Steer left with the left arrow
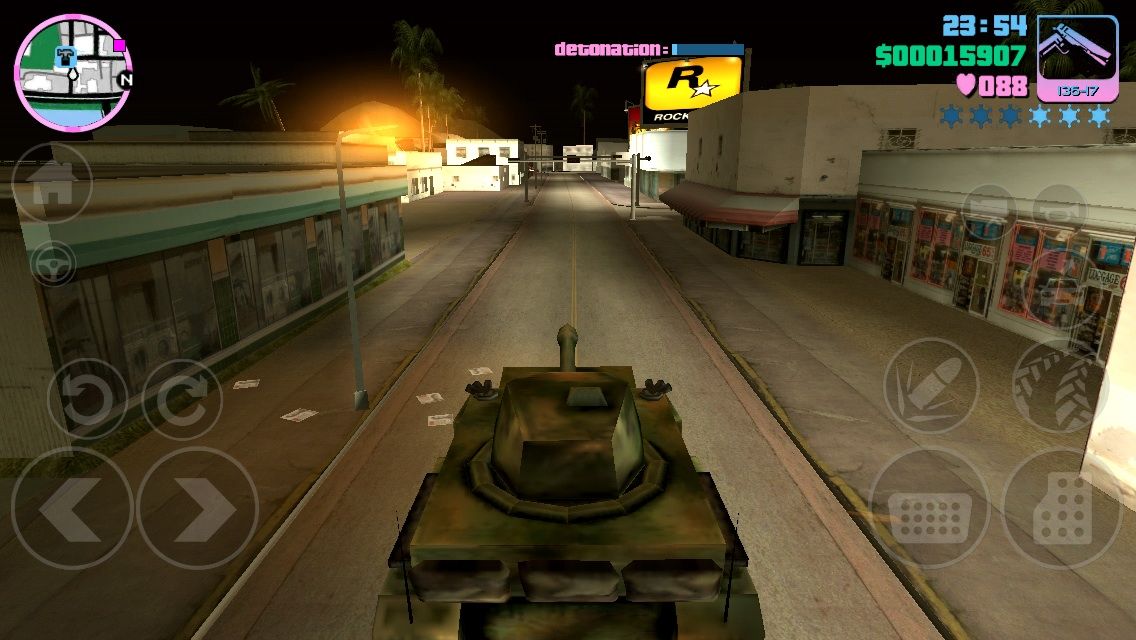Screen dimensions: 1136x640 tap(72, 508)
